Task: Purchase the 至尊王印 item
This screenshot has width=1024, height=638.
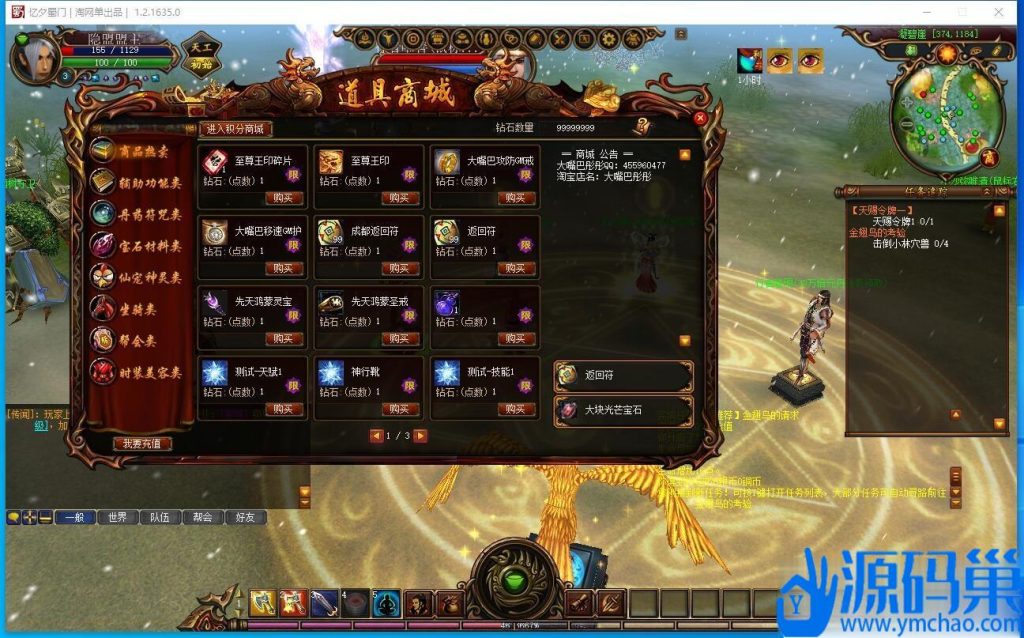Action: [x=400, y=198]
